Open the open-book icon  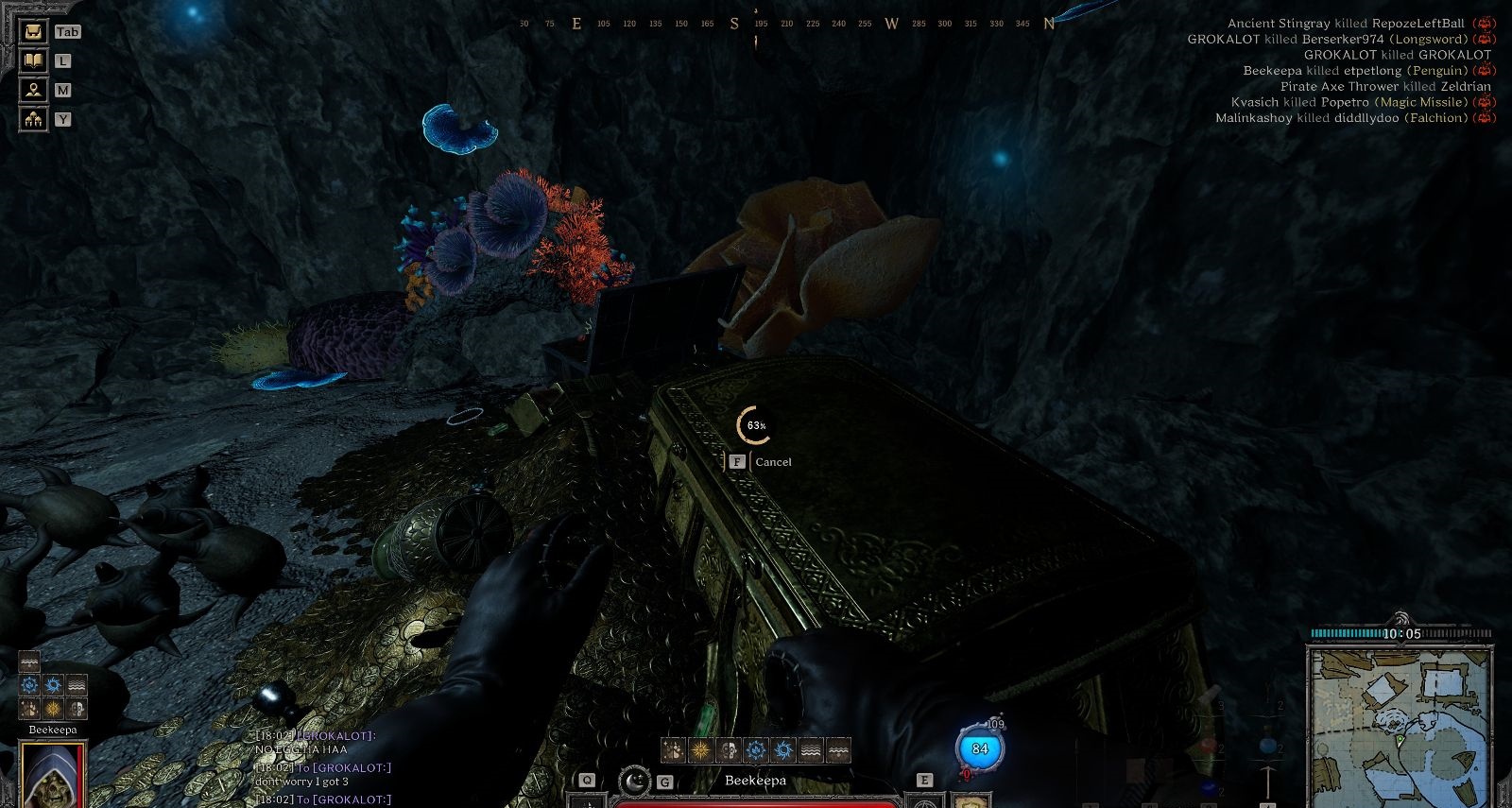click(34, 60)
